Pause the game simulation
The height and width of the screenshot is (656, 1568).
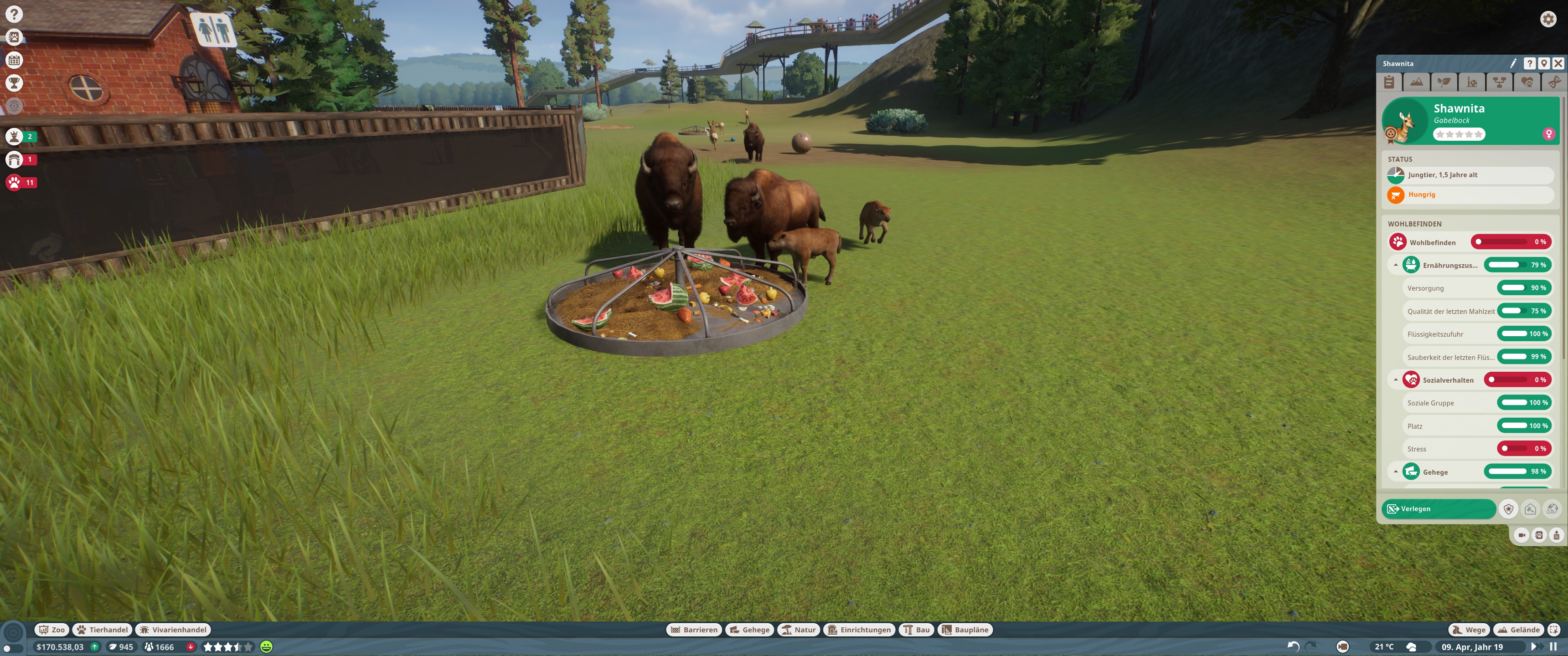coord(1553,647)
